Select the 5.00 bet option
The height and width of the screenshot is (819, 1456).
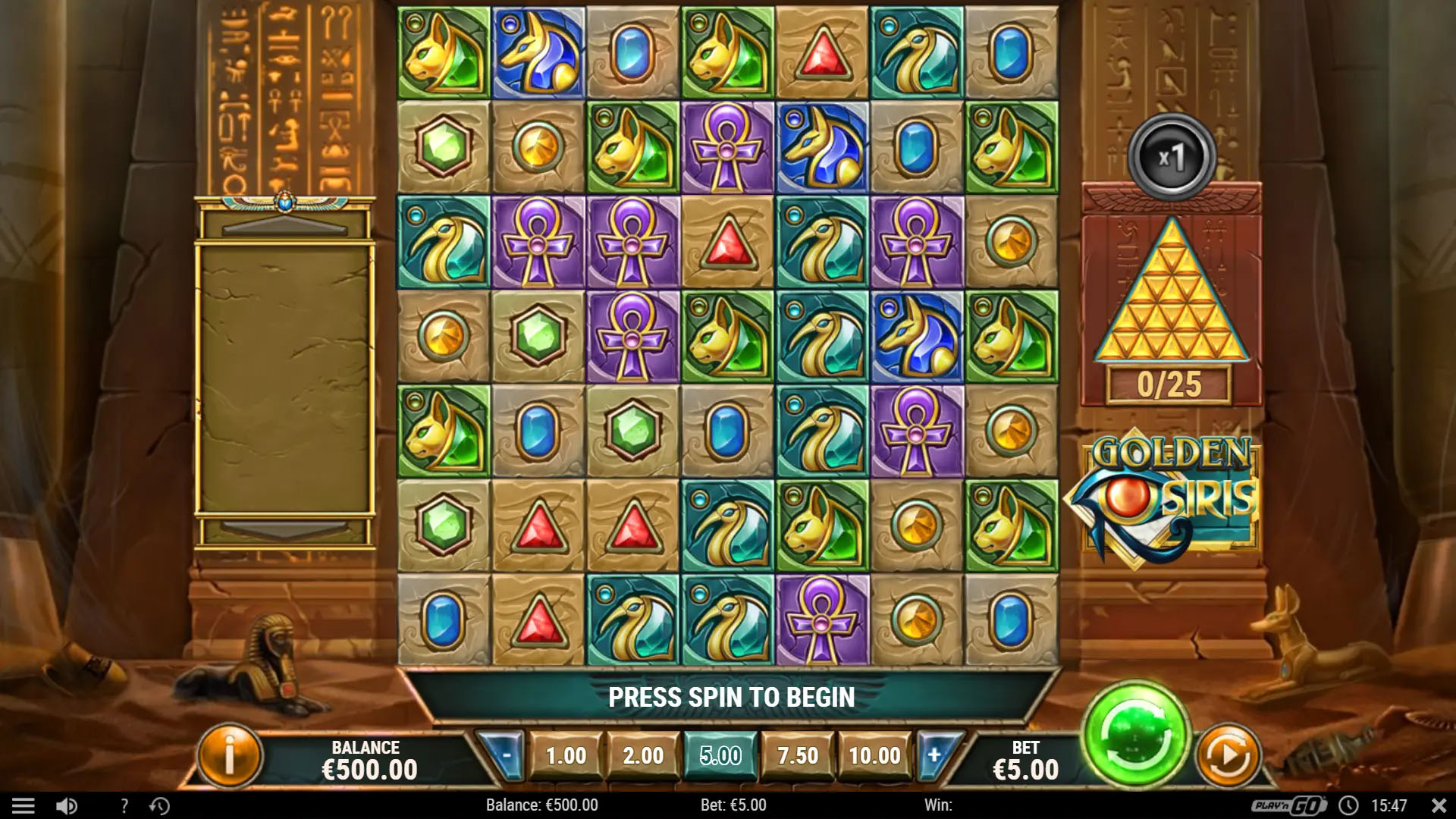(x=719, y=755)
